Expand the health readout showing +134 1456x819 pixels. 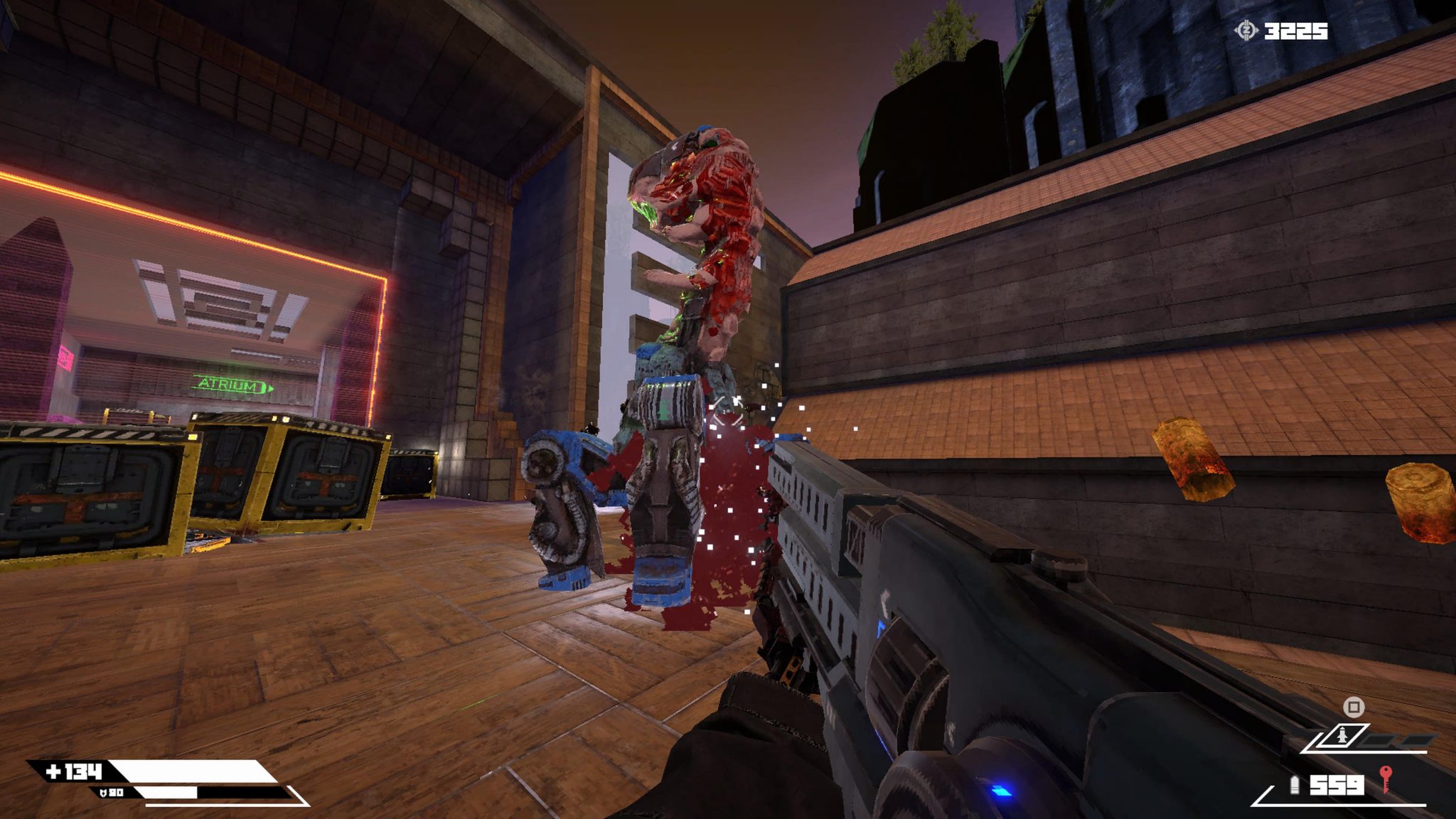[73, 770]
